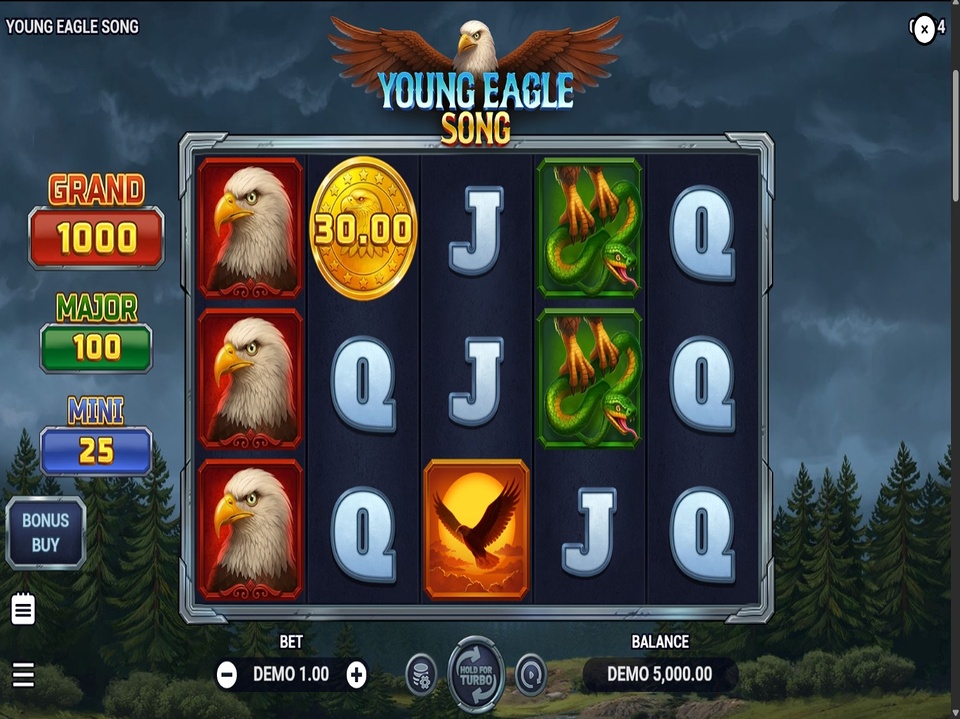Image resolution: width=960 pixels, height=719 pixels.
Task: Close the game with the white X button
Action: [925, 29]
